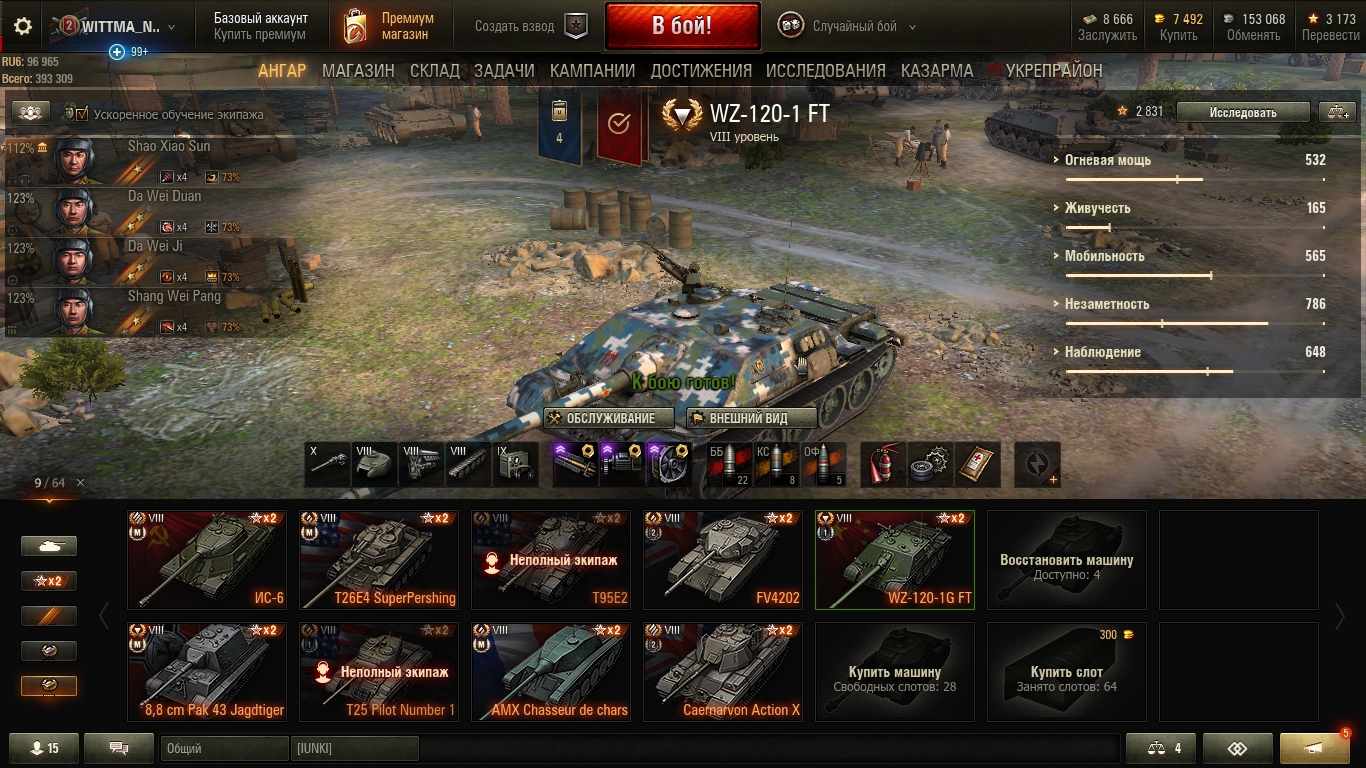Viewport: 1366px width, 768px height.
Task: Start battle with the red В бой! button
Action: [681, 26]
